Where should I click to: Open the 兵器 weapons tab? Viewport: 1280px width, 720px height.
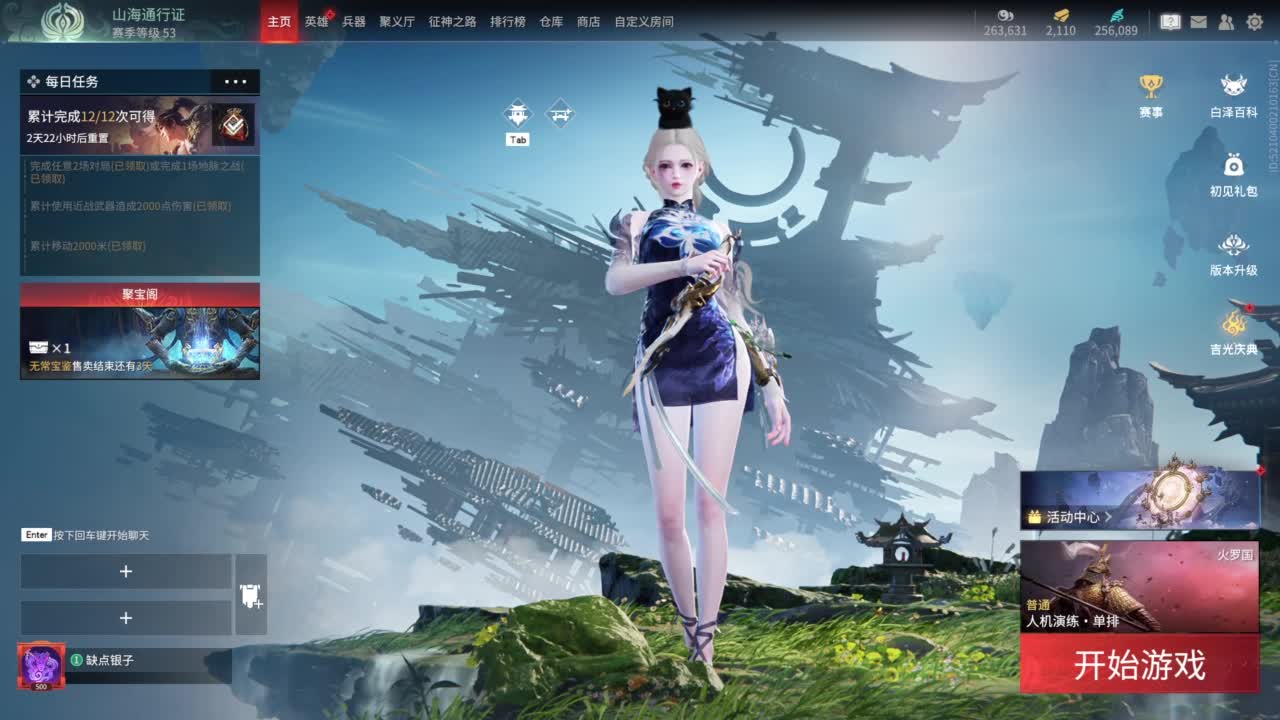[x=354, y=21]
